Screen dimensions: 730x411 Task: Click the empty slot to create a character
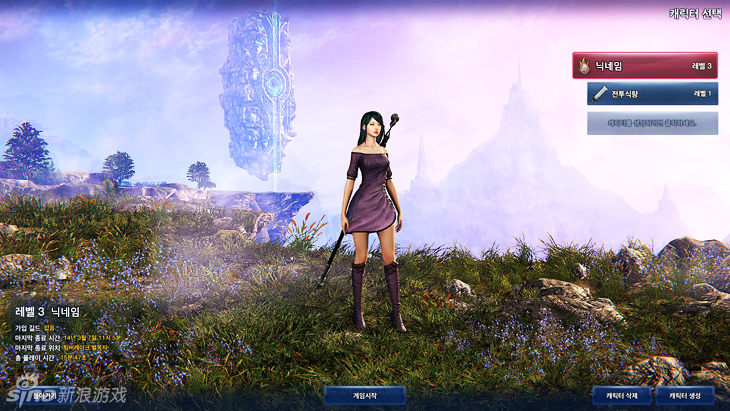click(652, 123)
